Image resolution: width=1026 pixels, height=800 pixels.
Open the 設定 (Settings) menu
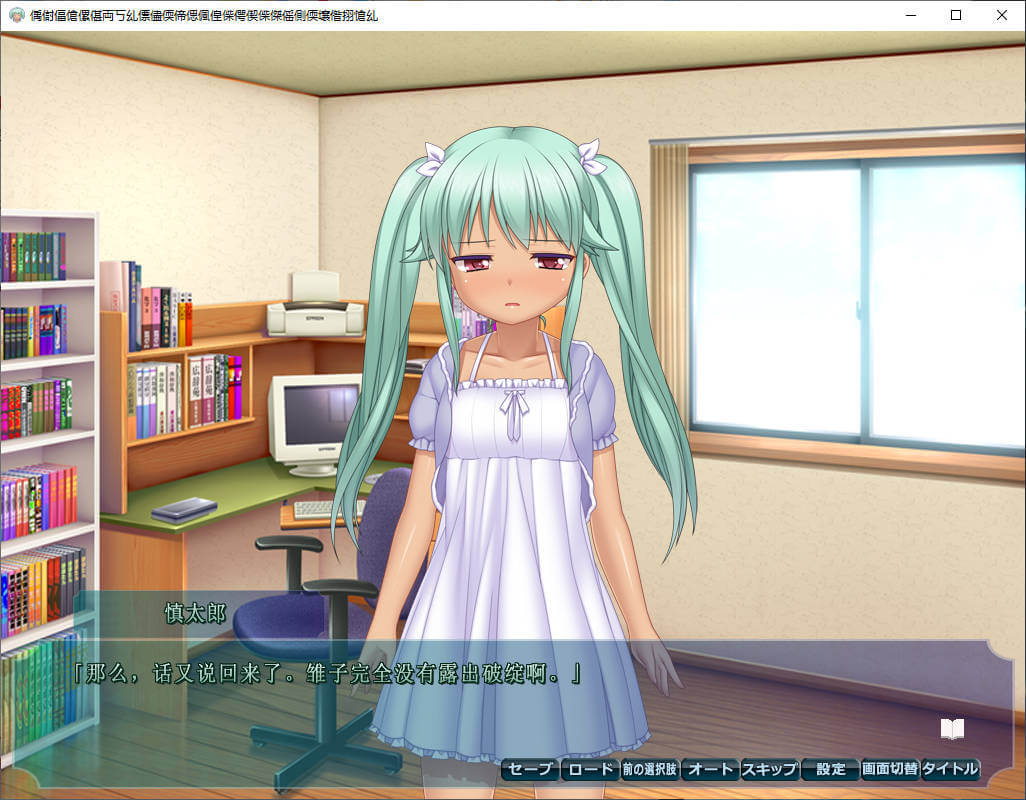coord(830,769)
